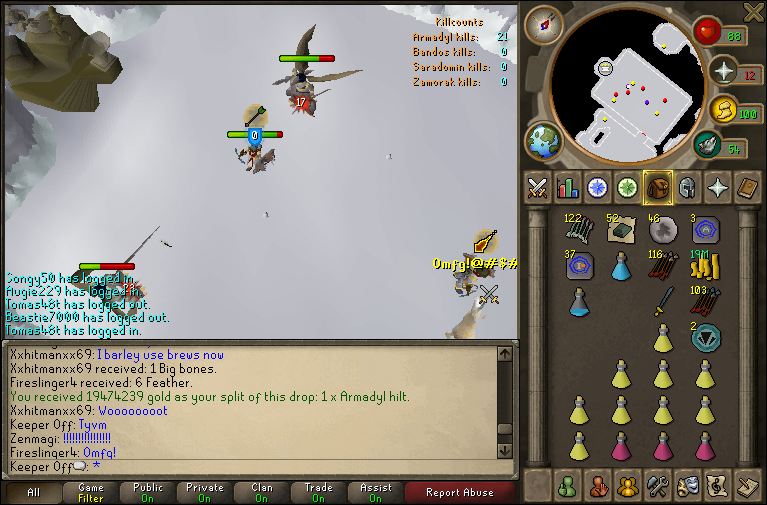Toggle Public chat setting

[148, 492]
